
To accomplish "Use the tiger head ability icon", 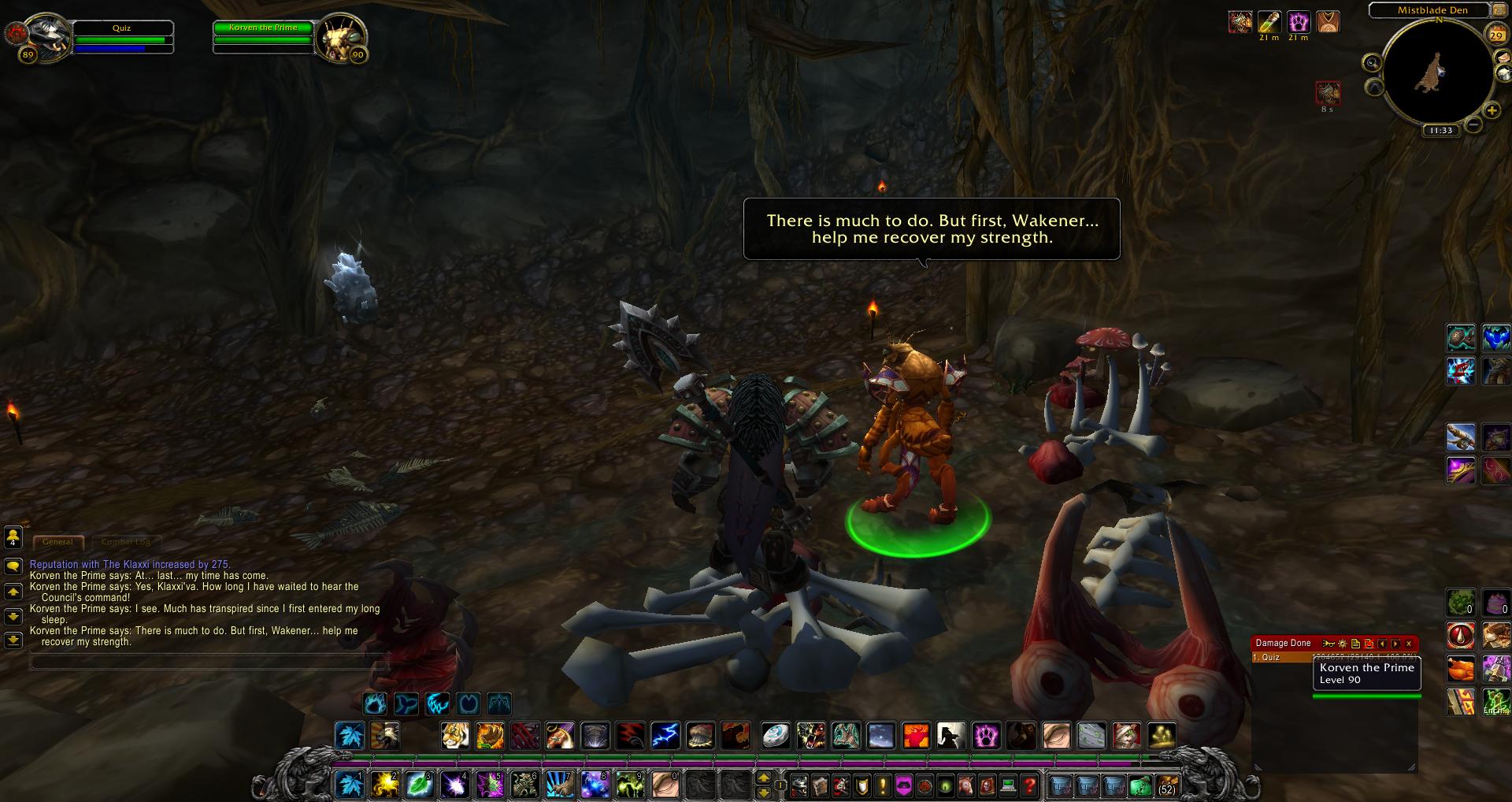I will tap(455, 736).
